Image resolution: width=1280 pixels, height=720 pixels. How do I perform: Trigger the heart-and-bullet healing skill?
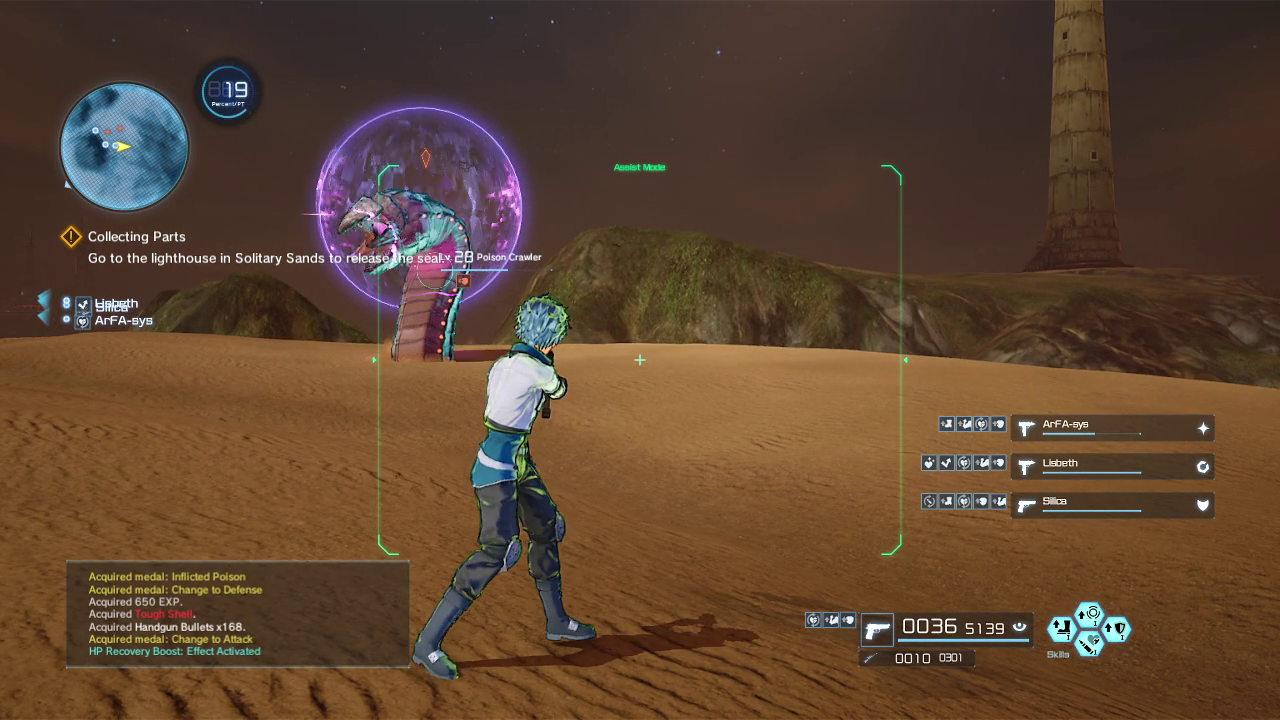[x=1089, y=643]
